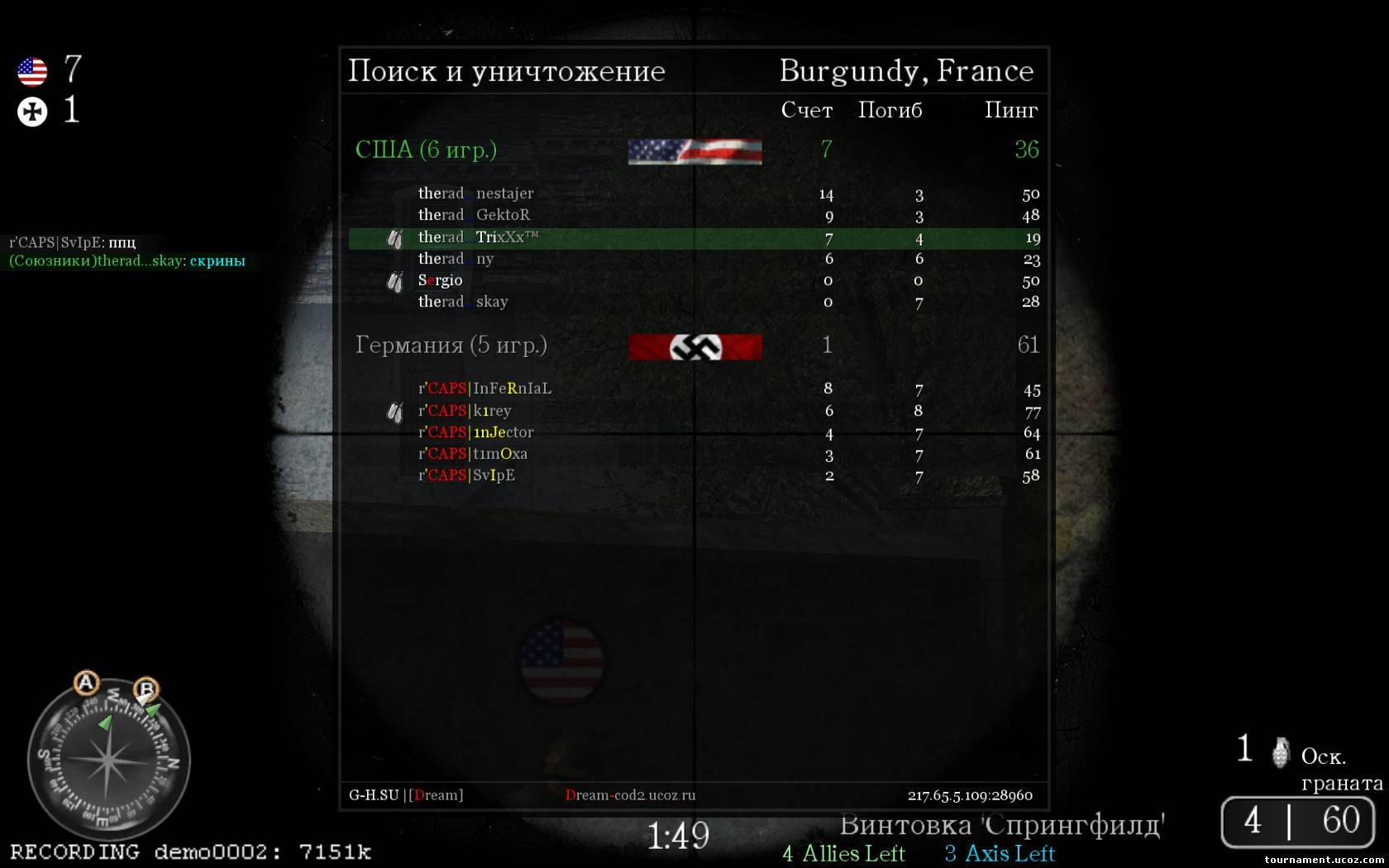Choose player r'CAPS|k1rey row

click(465, 411)
